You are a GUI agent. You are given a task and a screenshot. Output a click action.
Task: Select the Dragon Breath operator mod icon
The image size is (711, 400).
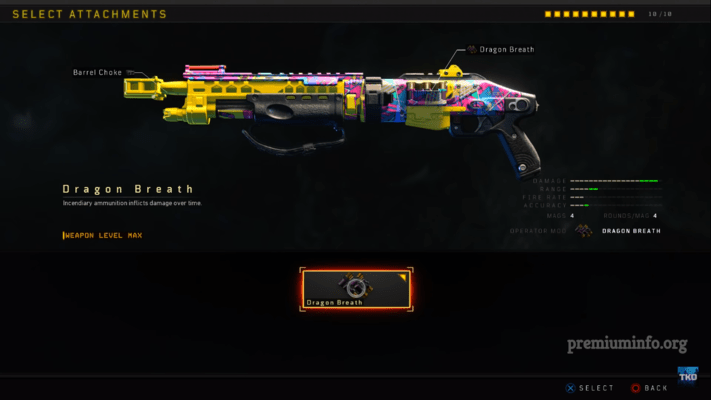[x=582, y=231]
